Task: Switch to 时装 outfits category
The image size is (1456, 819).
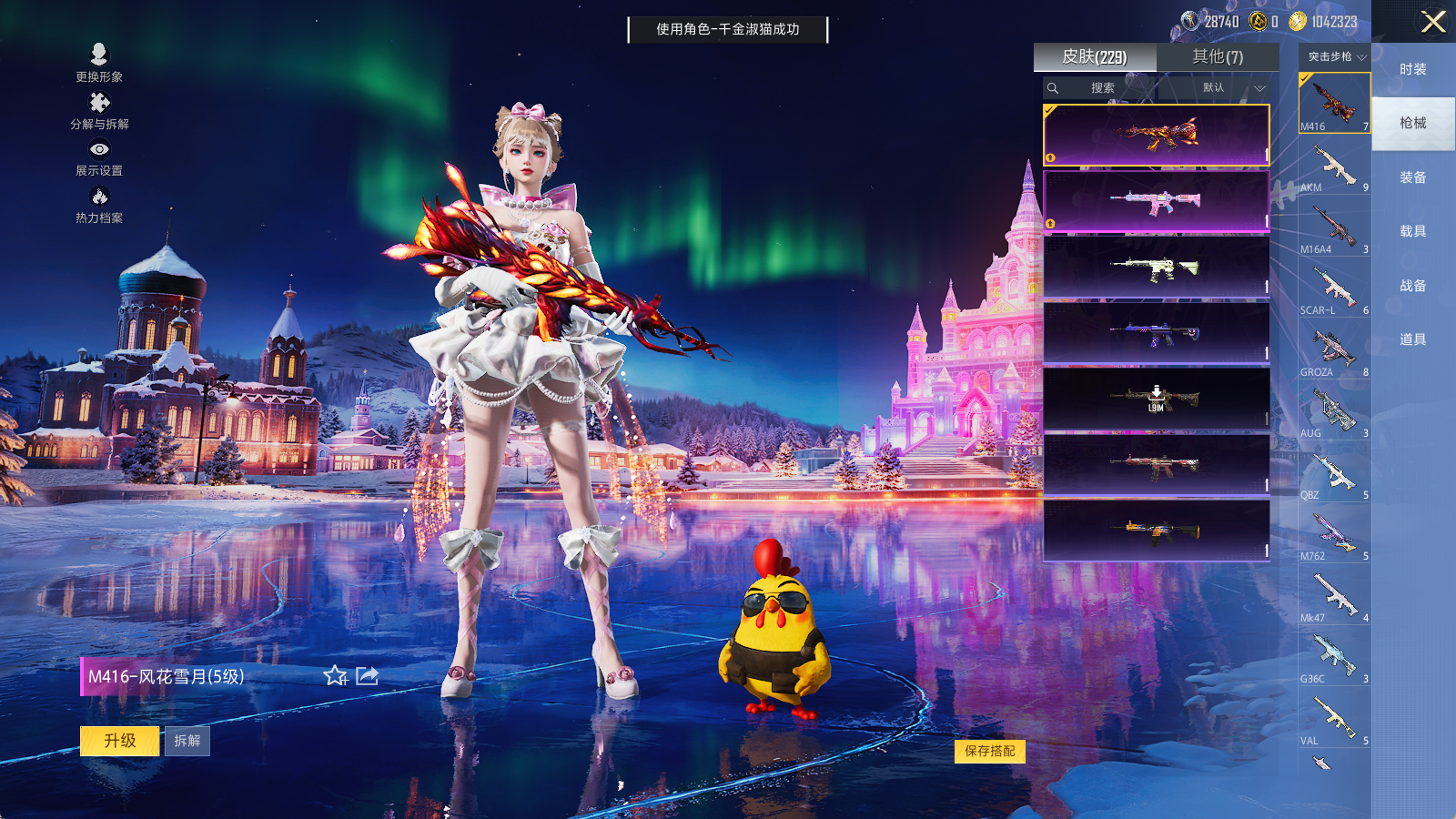Action: pyautogui.click(x=1412, y=69)
